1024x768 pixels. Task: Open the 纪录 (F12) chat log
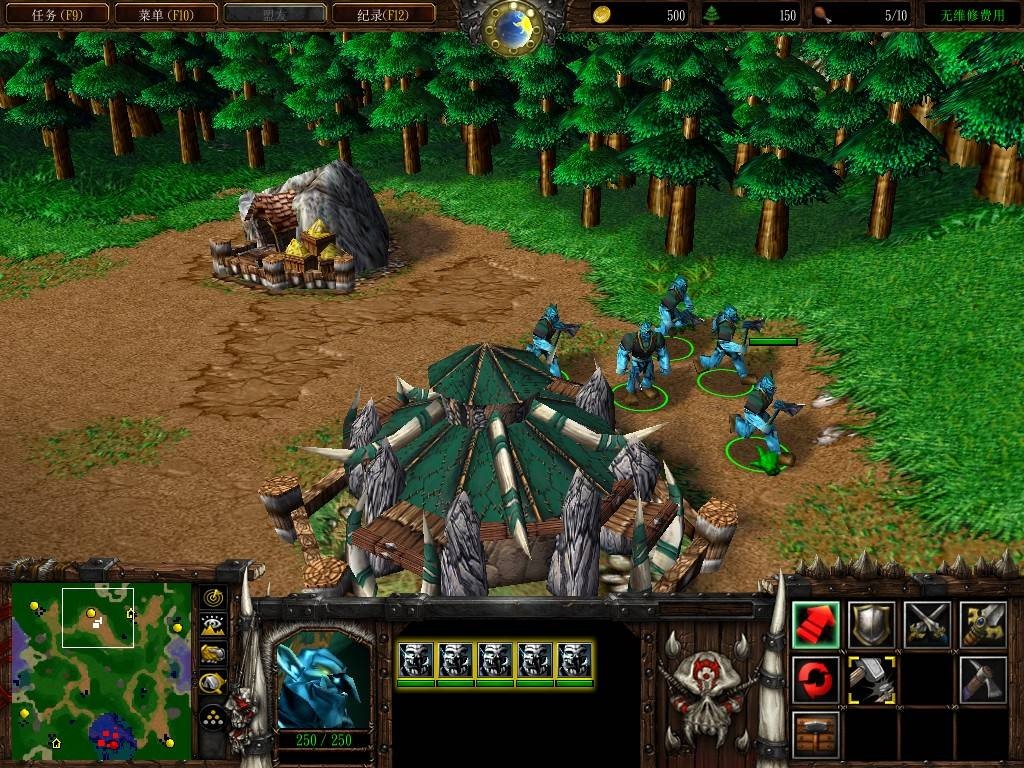pos(382,15)
